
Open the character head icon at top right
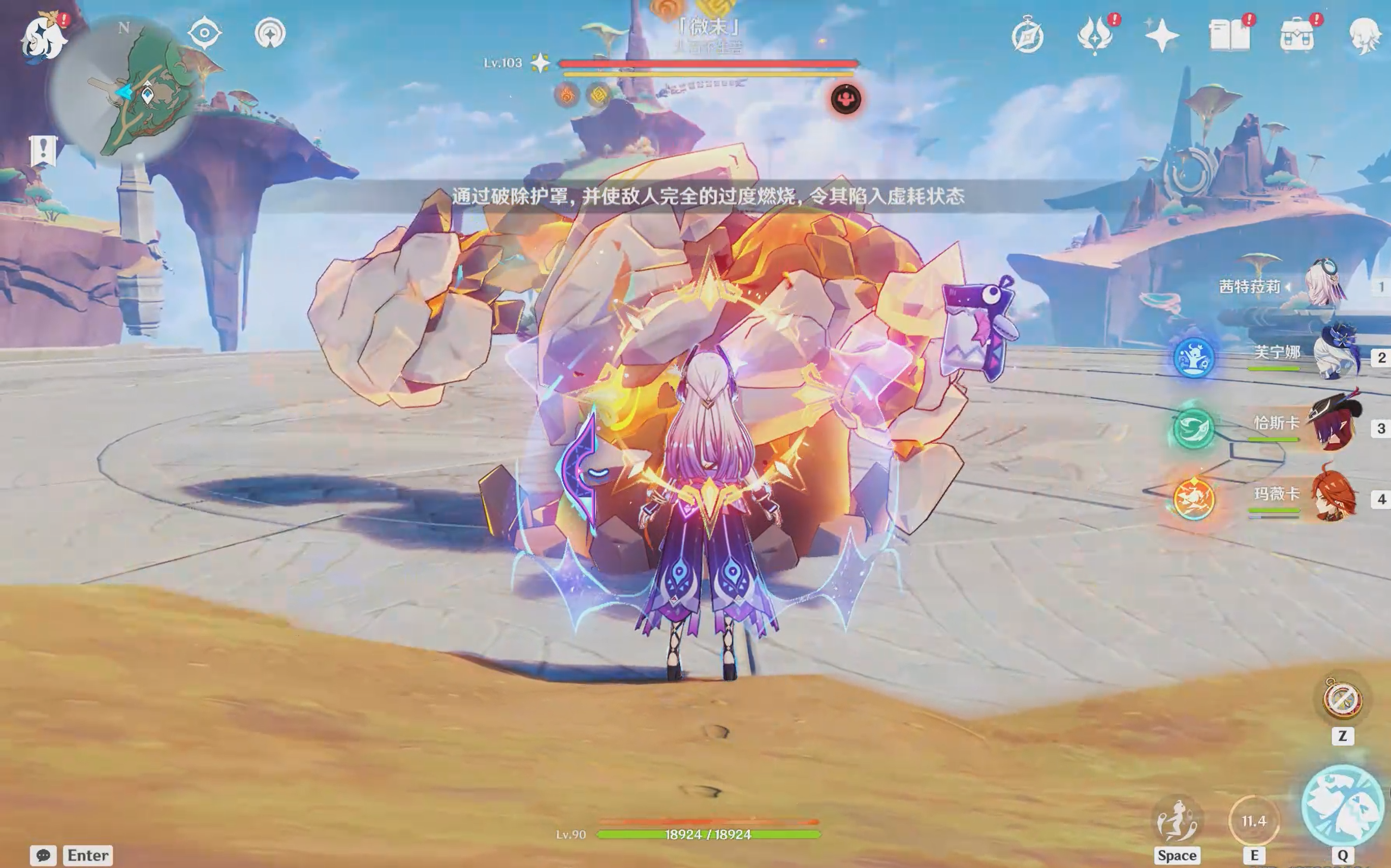click(1364, 35)
